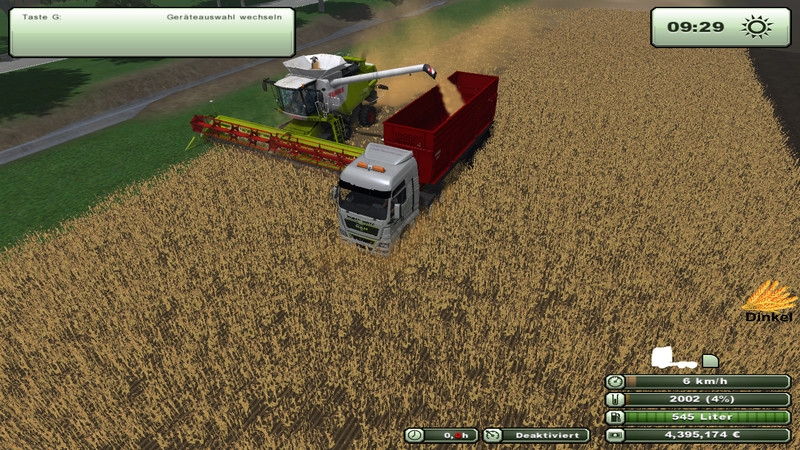
Task: Select the Dinkel crop type icon
Action: pos(769,297)
